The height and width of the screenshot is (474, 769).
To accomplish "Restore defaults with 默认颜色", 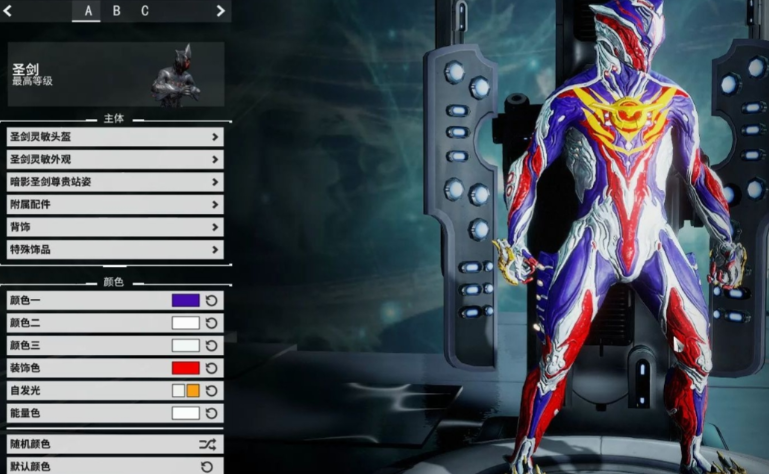I will (x=114, y=466).
